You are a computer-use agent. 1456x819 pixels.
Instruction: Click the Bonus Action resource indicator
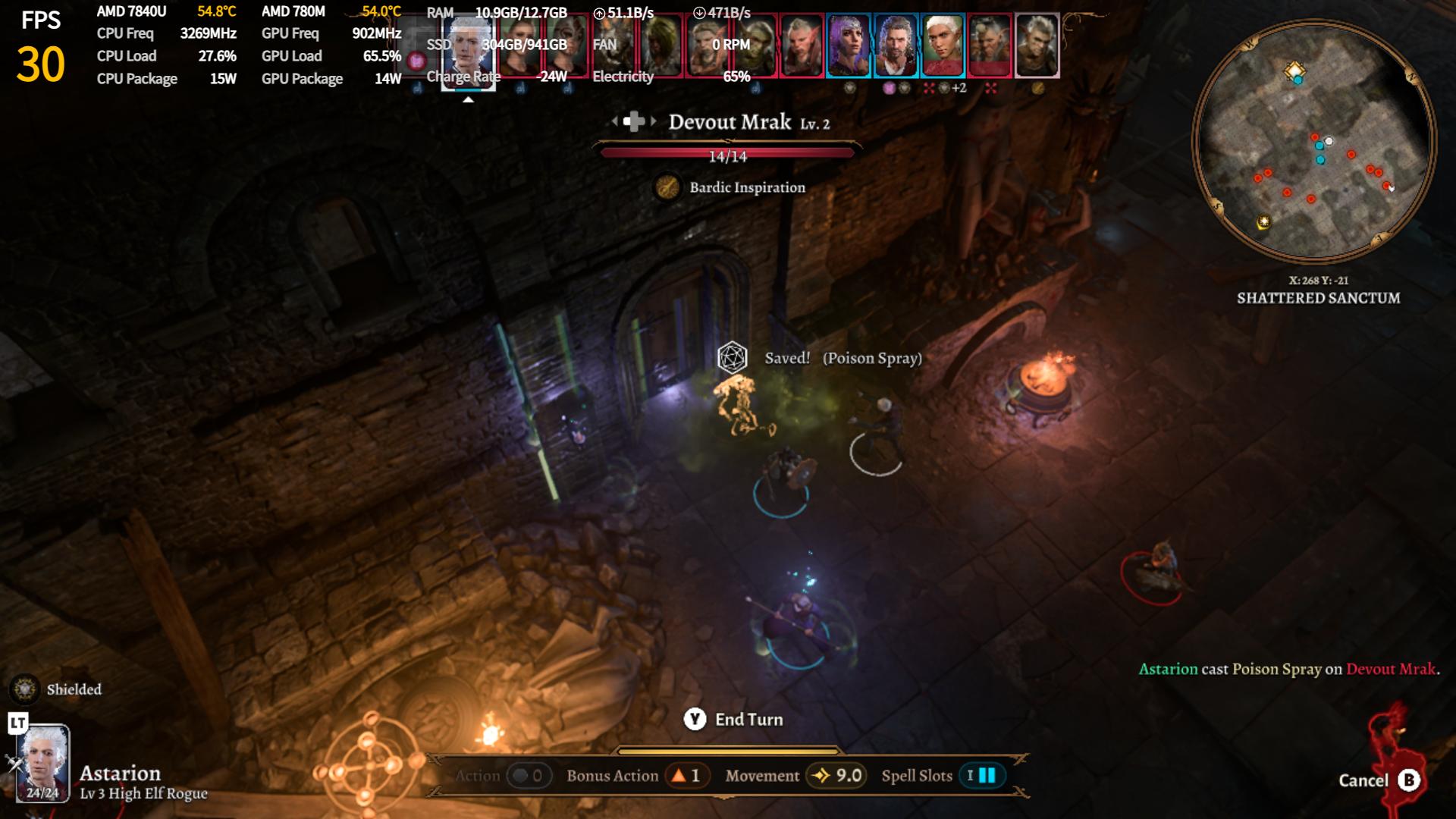(x=686, y=775)
